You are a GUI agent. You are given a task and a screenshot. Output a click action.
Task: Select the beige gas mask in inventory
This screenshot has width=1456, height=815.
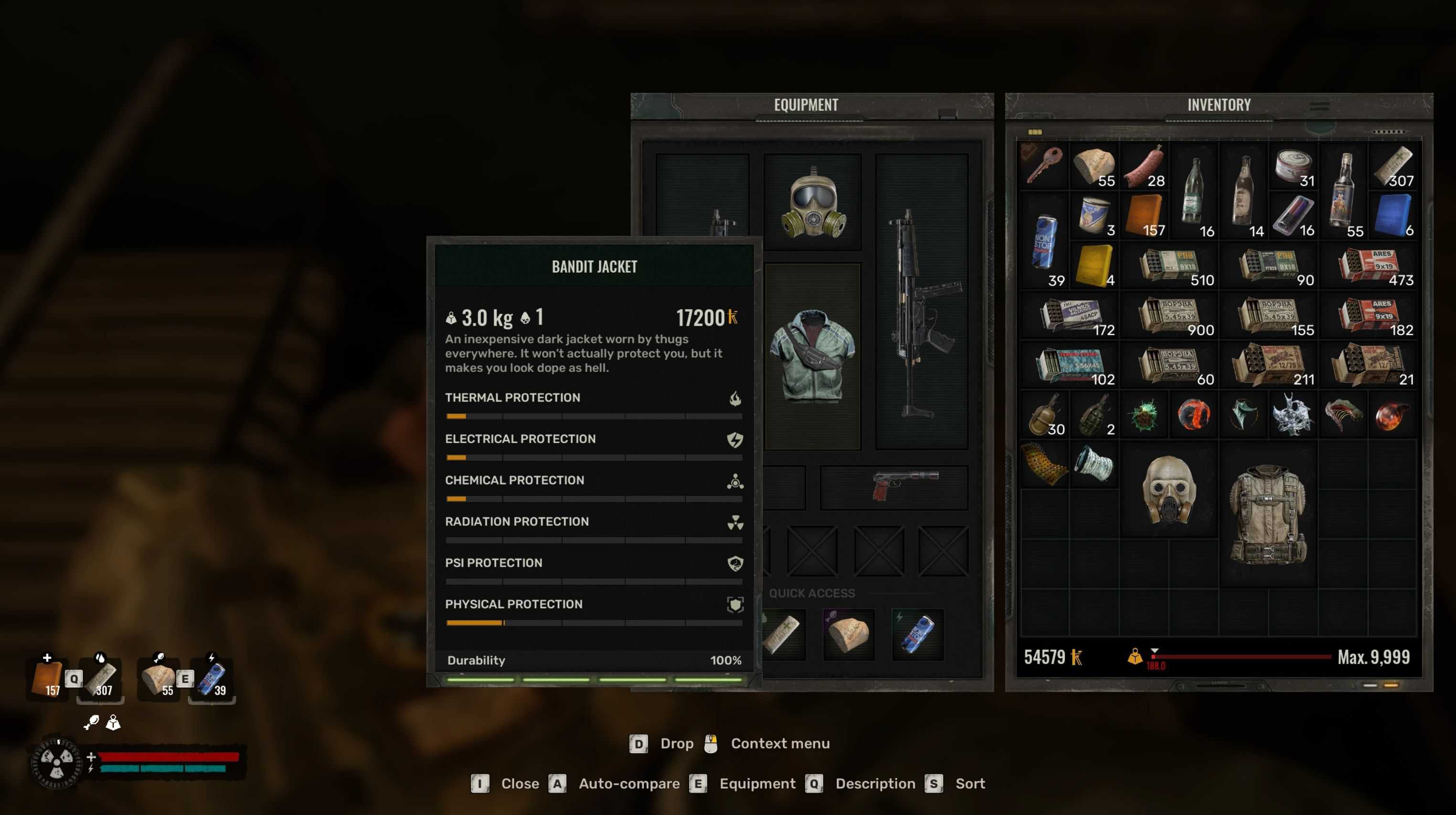click(1169, 489)
